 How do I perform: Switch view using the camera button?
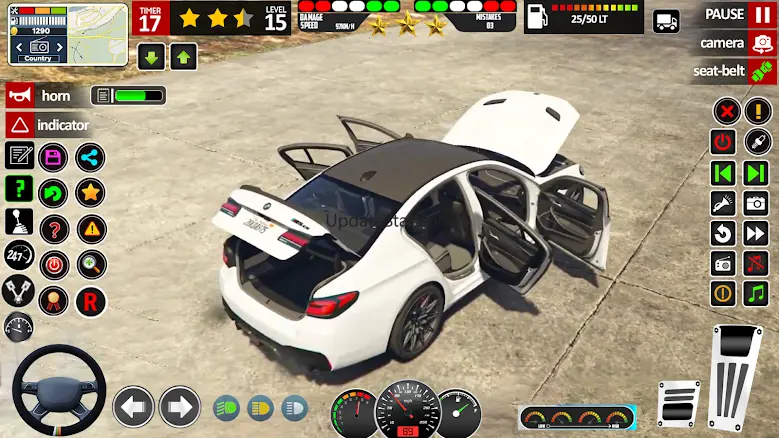coord(739,43)
